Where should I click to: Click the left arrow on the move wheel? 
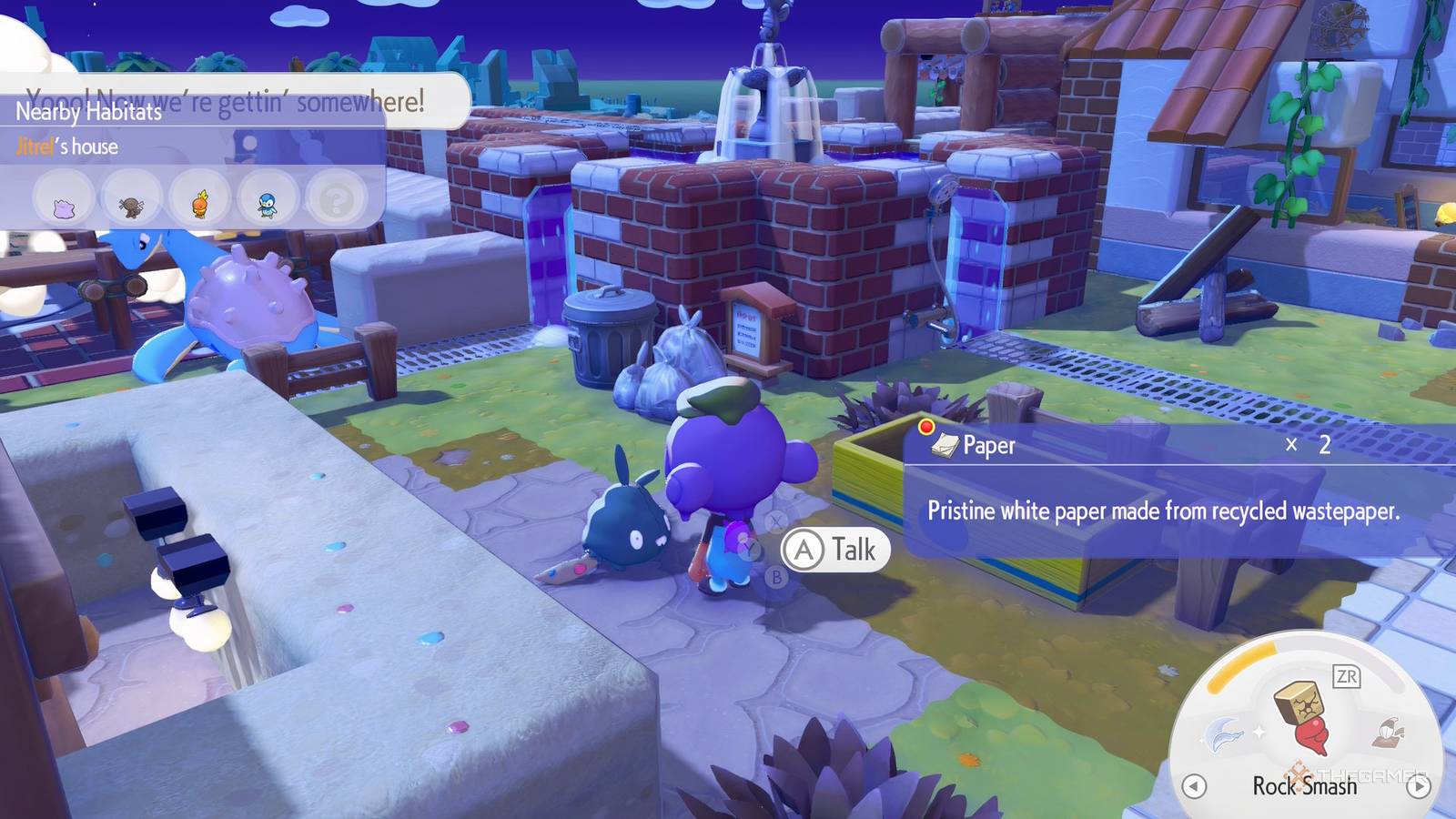(x=1194, y=785)
